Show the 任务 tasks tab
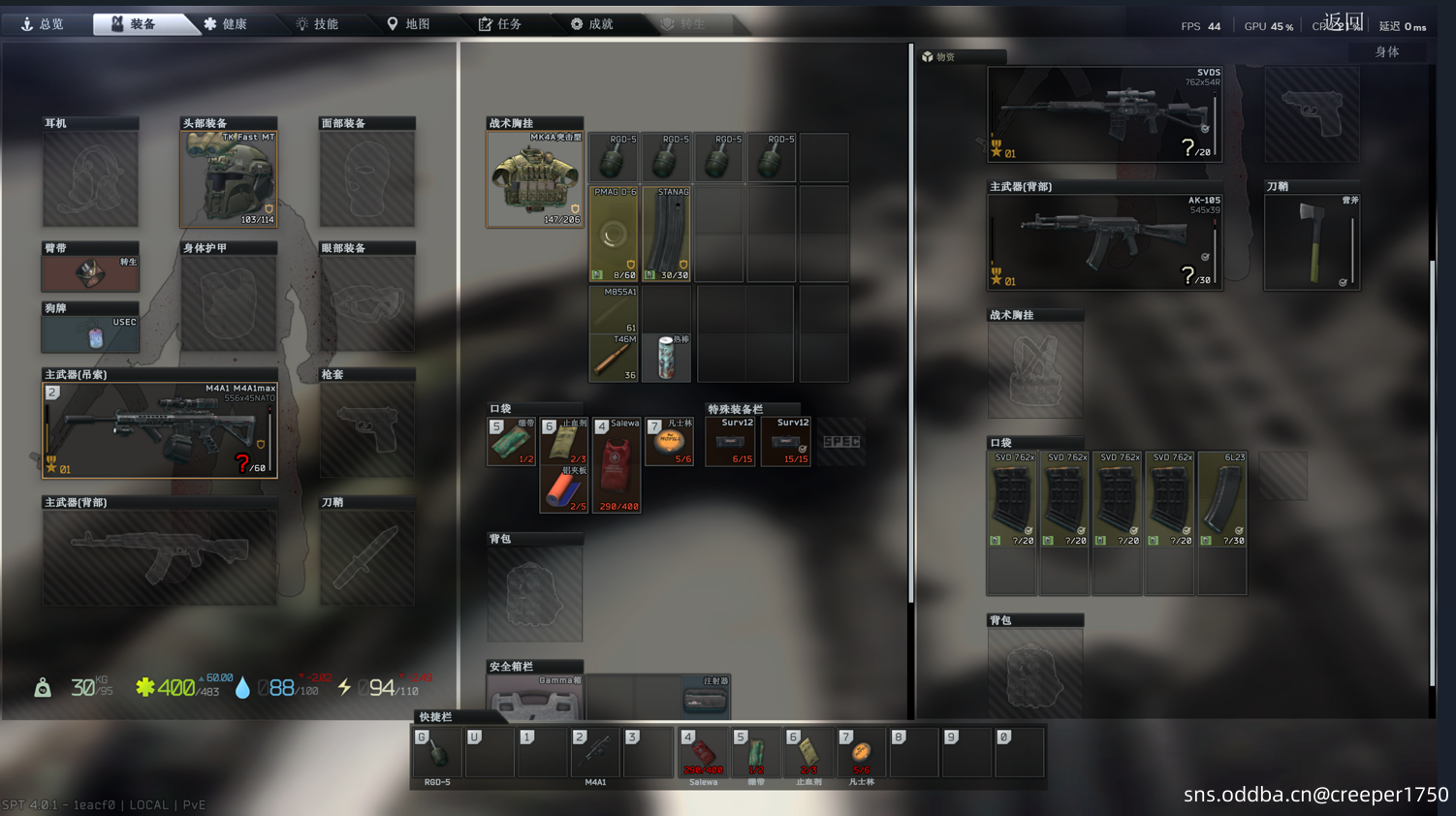Screen dimensions: 1456x816 500,24
